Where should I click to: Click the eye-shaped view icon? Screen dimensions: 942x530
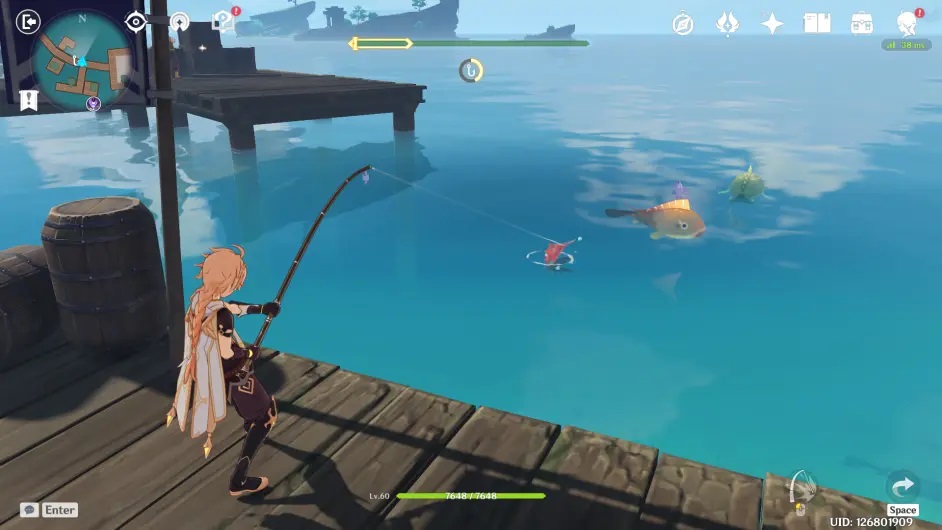click(136, 21)
